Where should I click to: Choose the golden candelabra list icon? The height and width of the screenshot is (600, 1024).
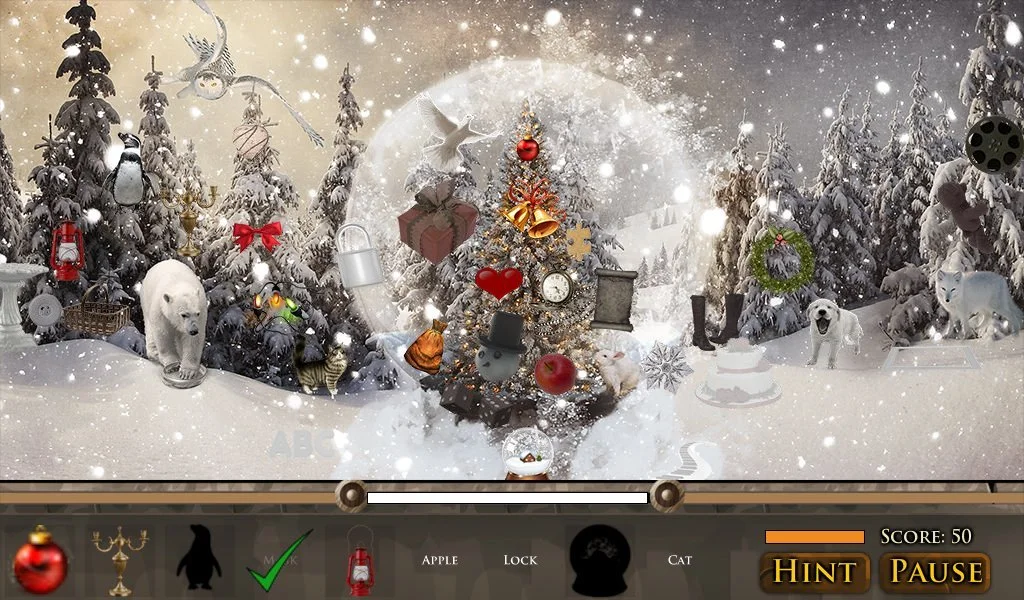pyautogui.click(x=120, y=561)
